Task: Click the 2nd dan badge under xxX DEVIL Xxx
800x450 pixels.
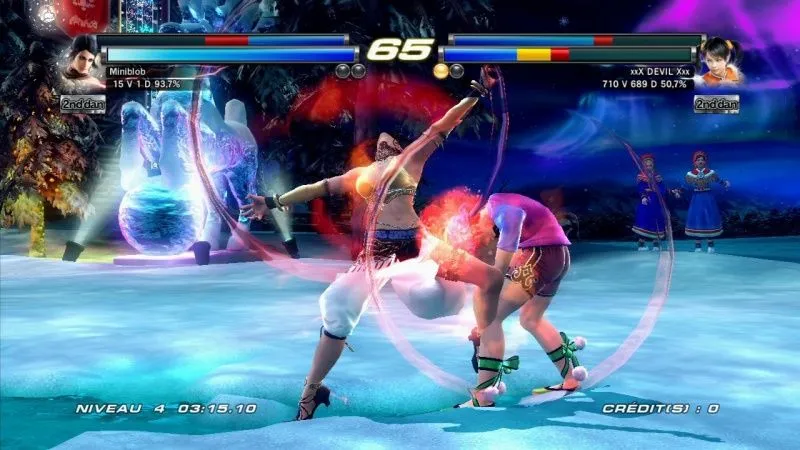Action: point(716,103)
